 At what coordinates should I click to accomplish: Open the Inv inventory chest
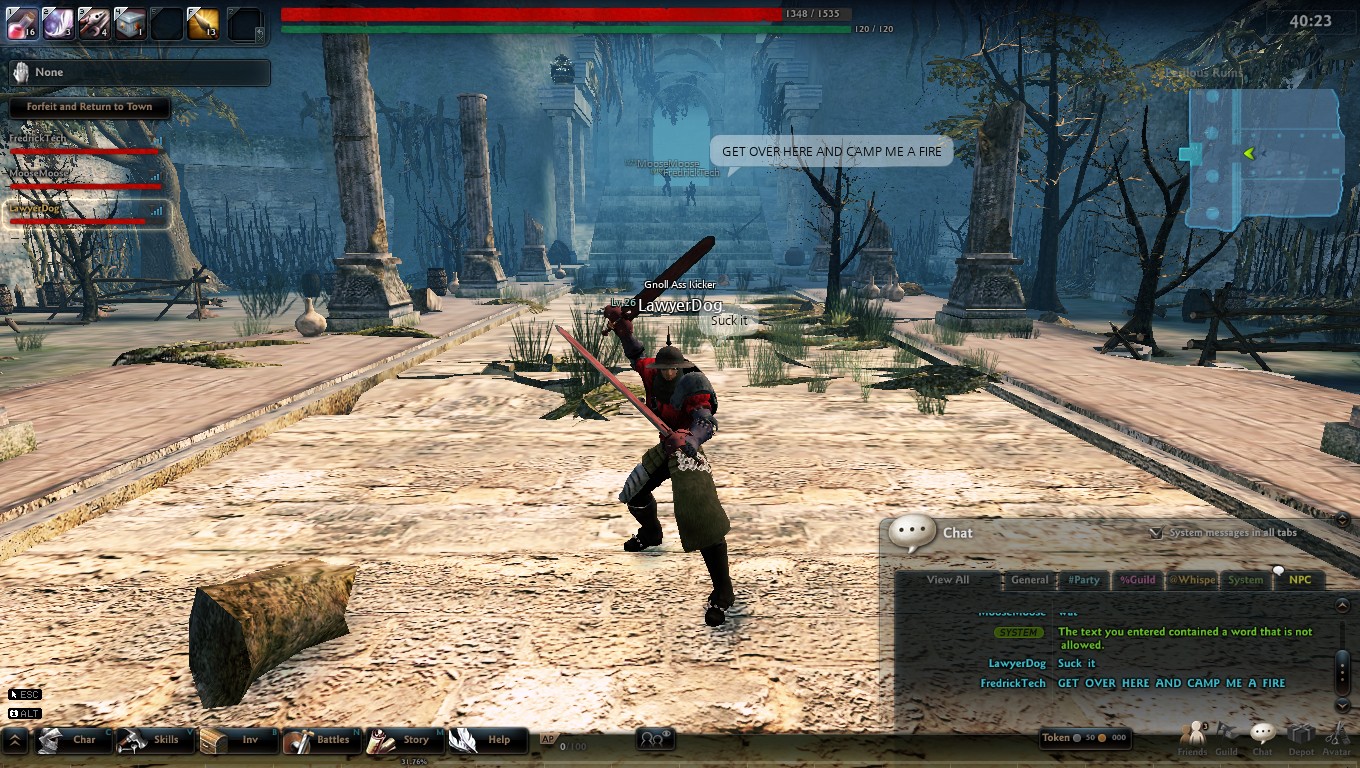[238, 740]
